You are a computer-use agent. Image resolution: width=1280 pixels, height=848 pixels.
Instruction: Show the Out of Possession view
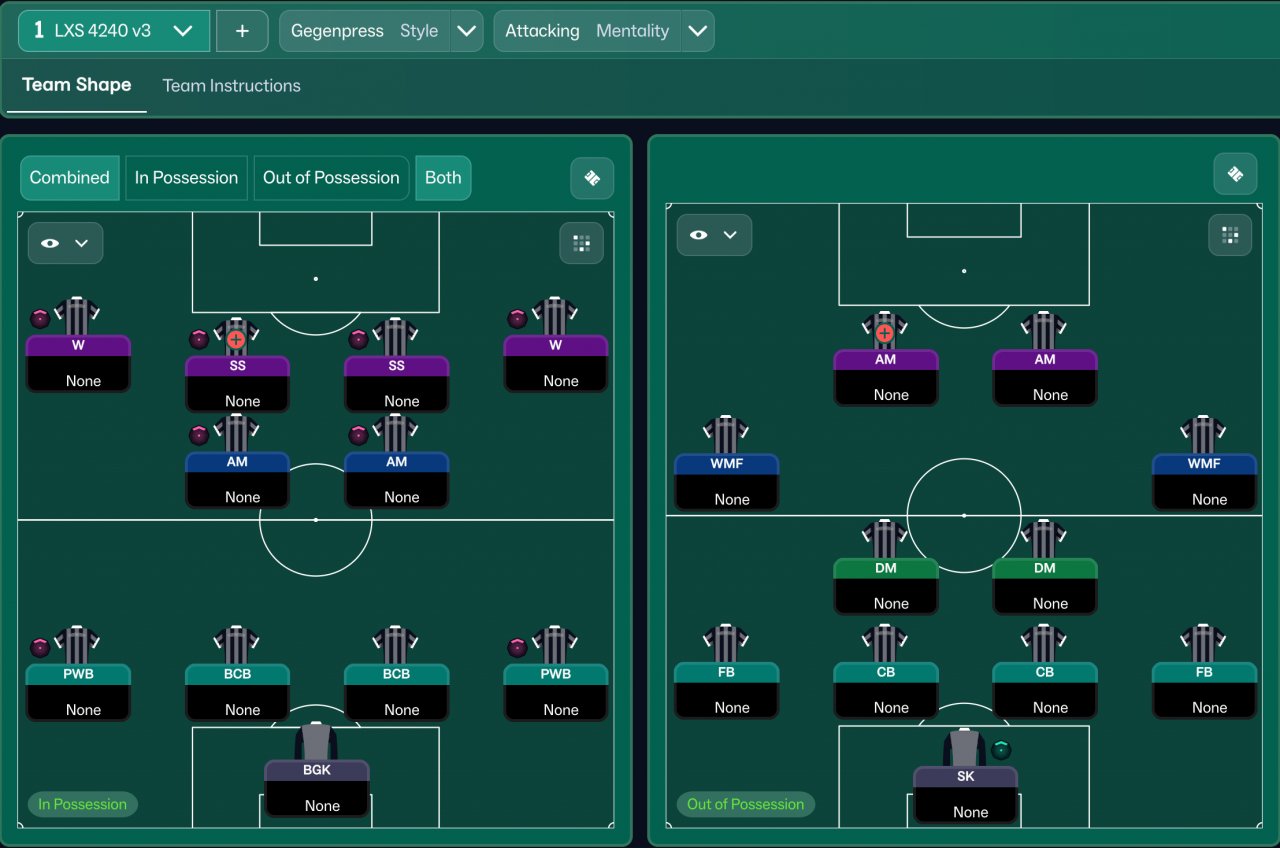tap(331, 178)
